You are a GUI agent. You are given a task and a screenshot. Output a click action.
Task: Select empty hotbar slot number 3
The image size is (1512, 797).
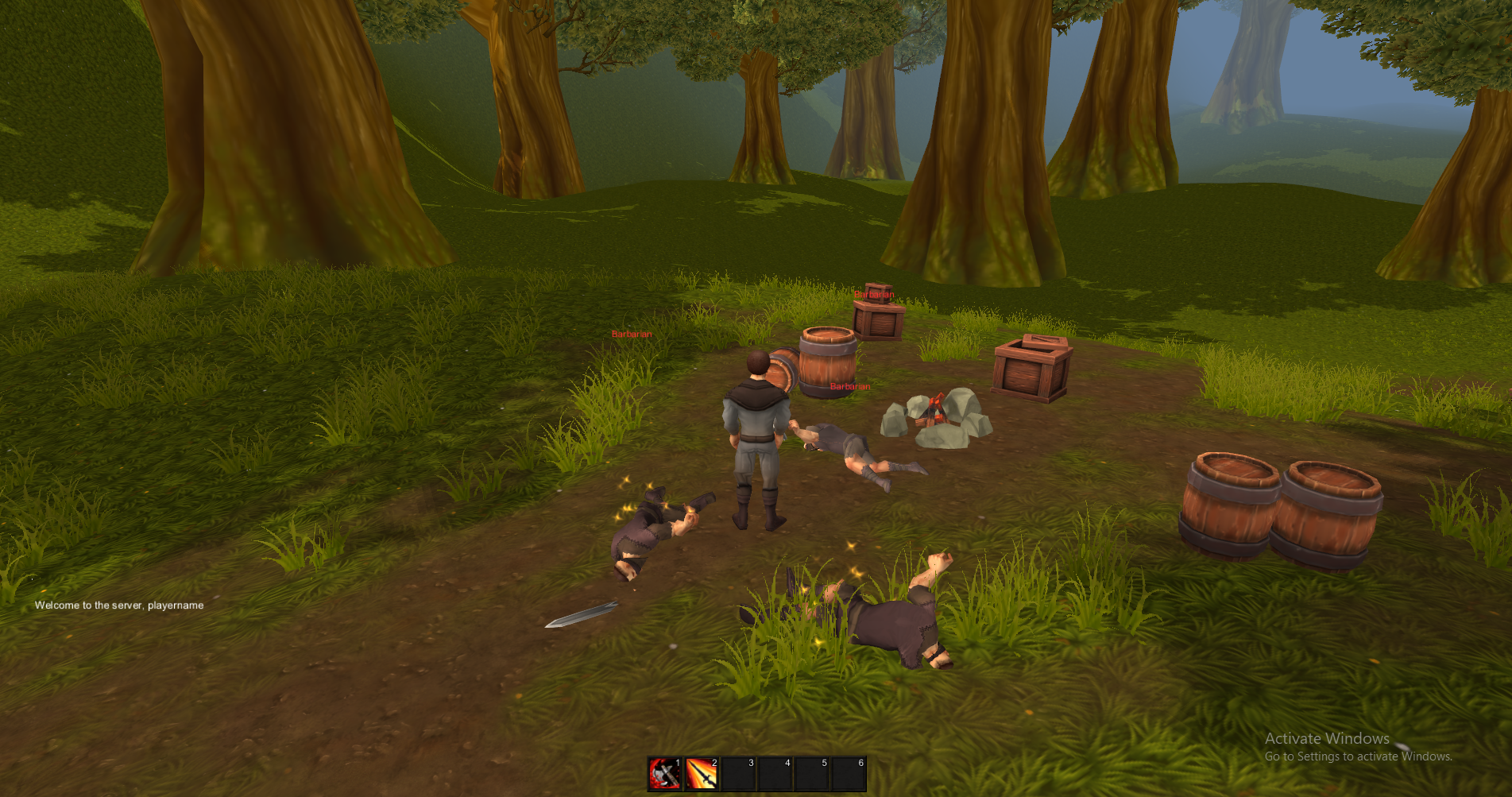(x=738, y=773)
